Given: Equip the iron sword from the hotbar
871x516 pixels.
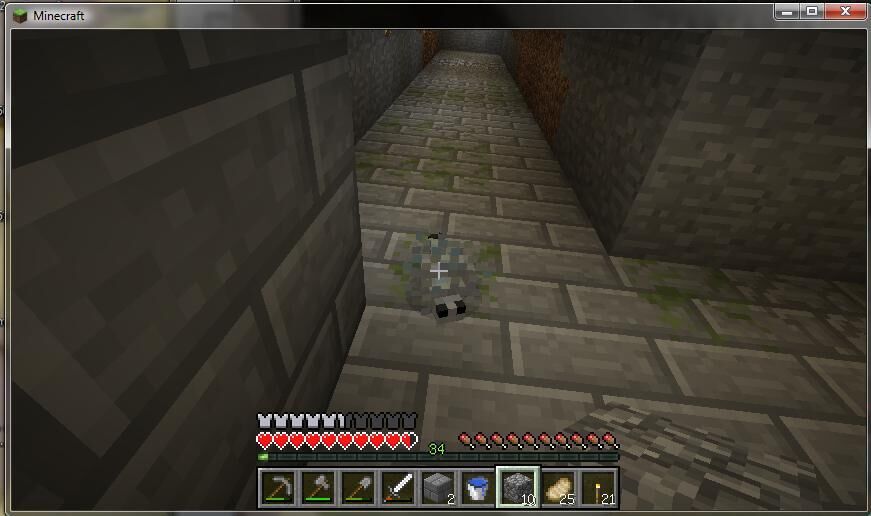Looking at the screenshot, I should [x=398, y=487].
